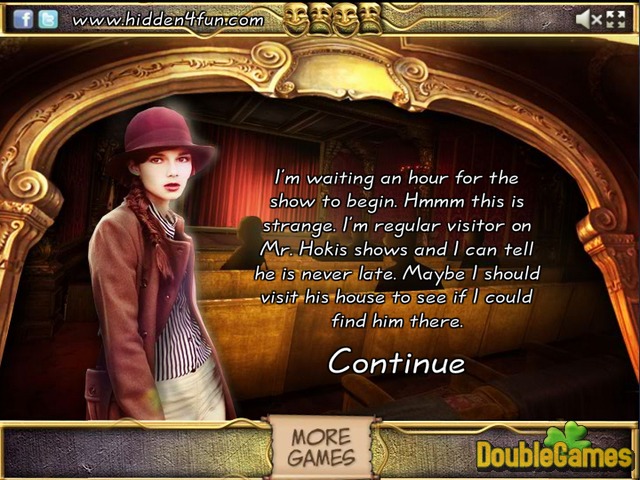Toggle fullscreen mode
The width and height of the screenshot is (640, 480).
(x=619, y=18)
